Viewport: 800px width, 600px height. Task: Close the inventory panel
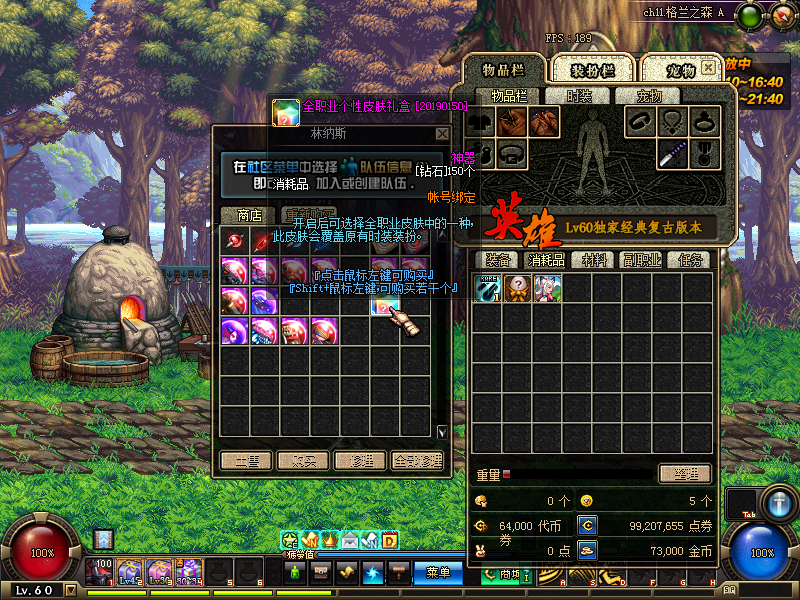(708, 68)
